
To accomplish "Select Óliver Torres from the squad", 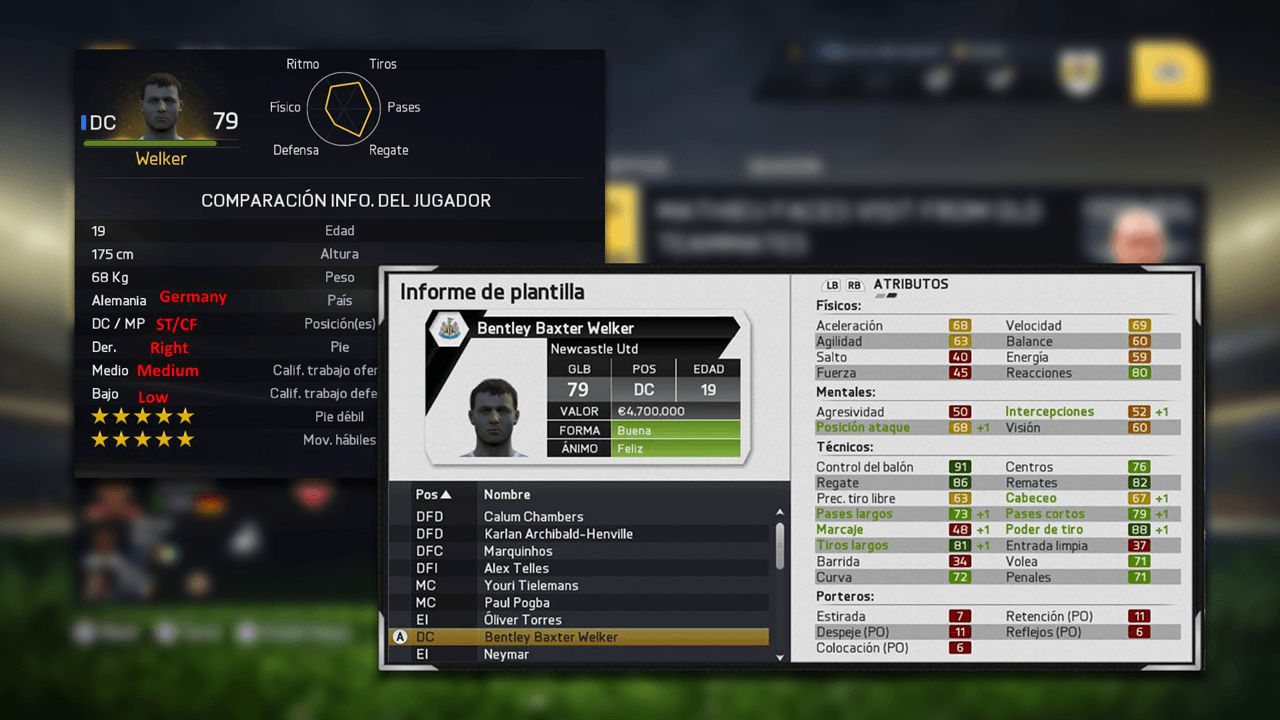I will coord(524,620).
